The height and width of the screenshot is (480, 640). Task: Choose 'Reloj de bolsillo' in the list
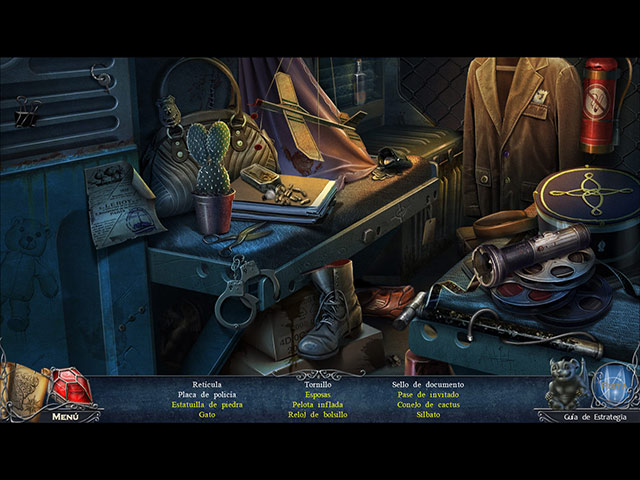(317, 414)
